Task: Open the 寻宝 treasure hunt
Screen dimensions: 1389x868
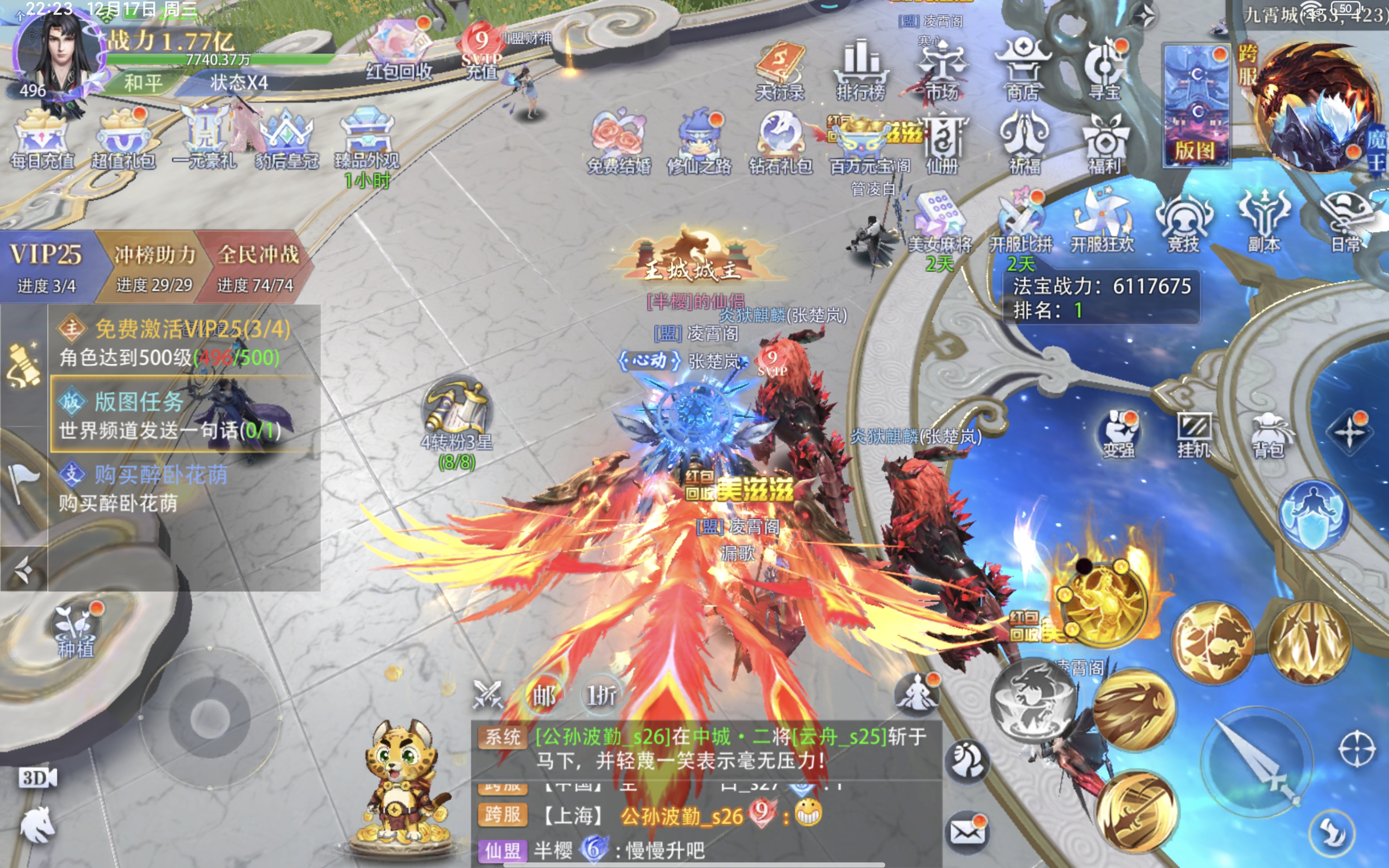Action: [x=1104, y=69]
